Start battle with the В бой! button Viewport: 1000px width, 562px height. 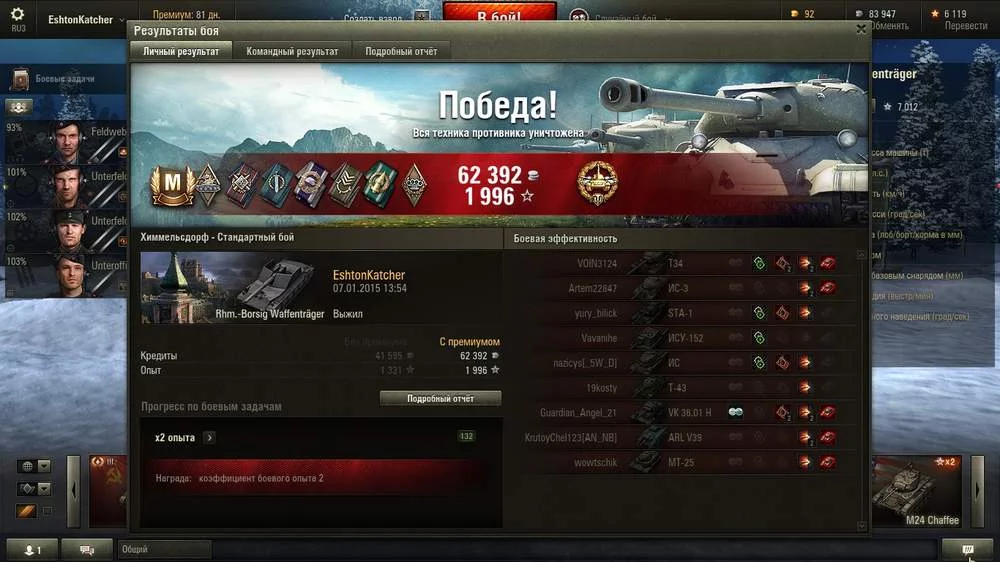pos(499,16)
